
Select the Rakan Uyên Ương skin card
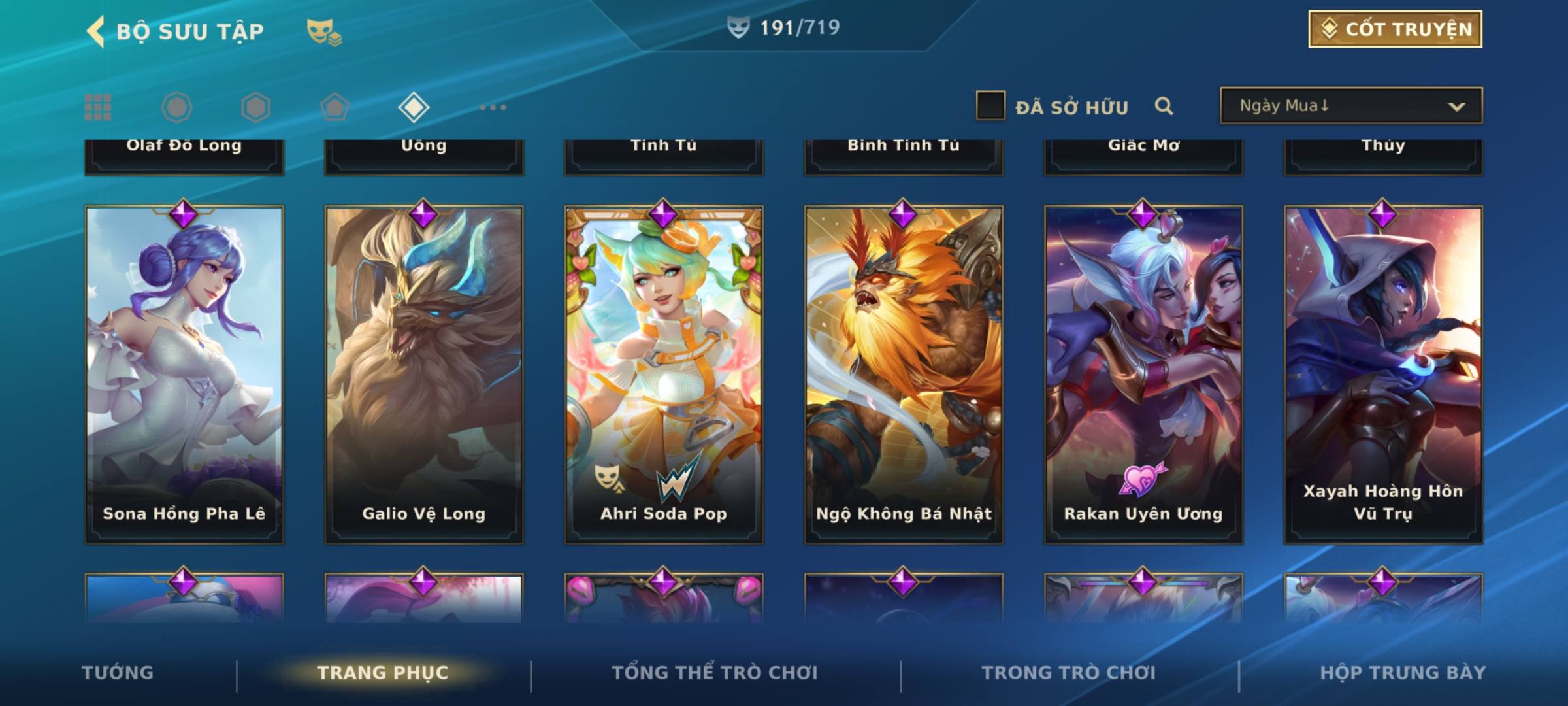point(1143,374)
